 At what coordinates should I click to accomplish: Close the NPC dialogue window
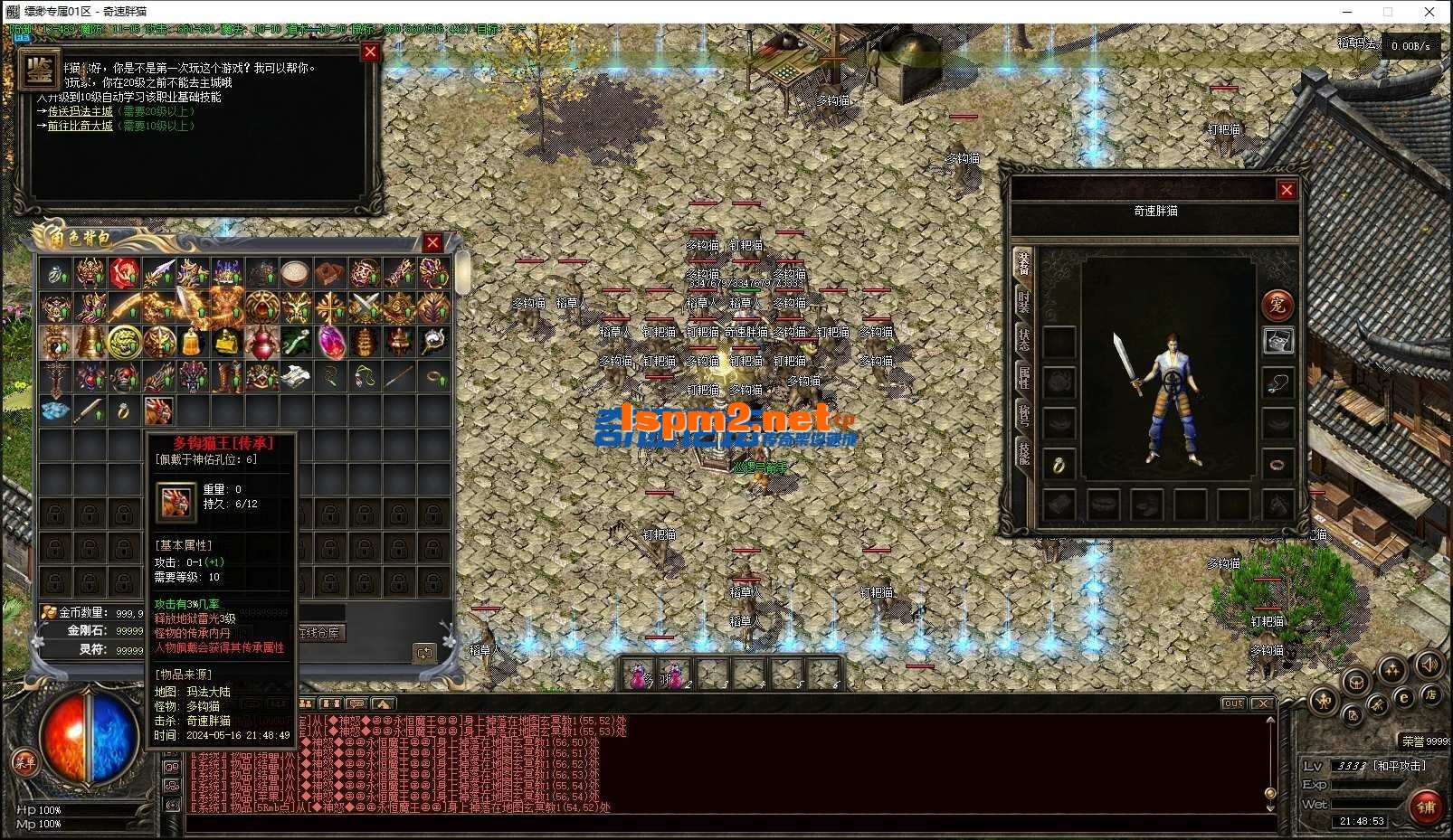tap(370, 52)
